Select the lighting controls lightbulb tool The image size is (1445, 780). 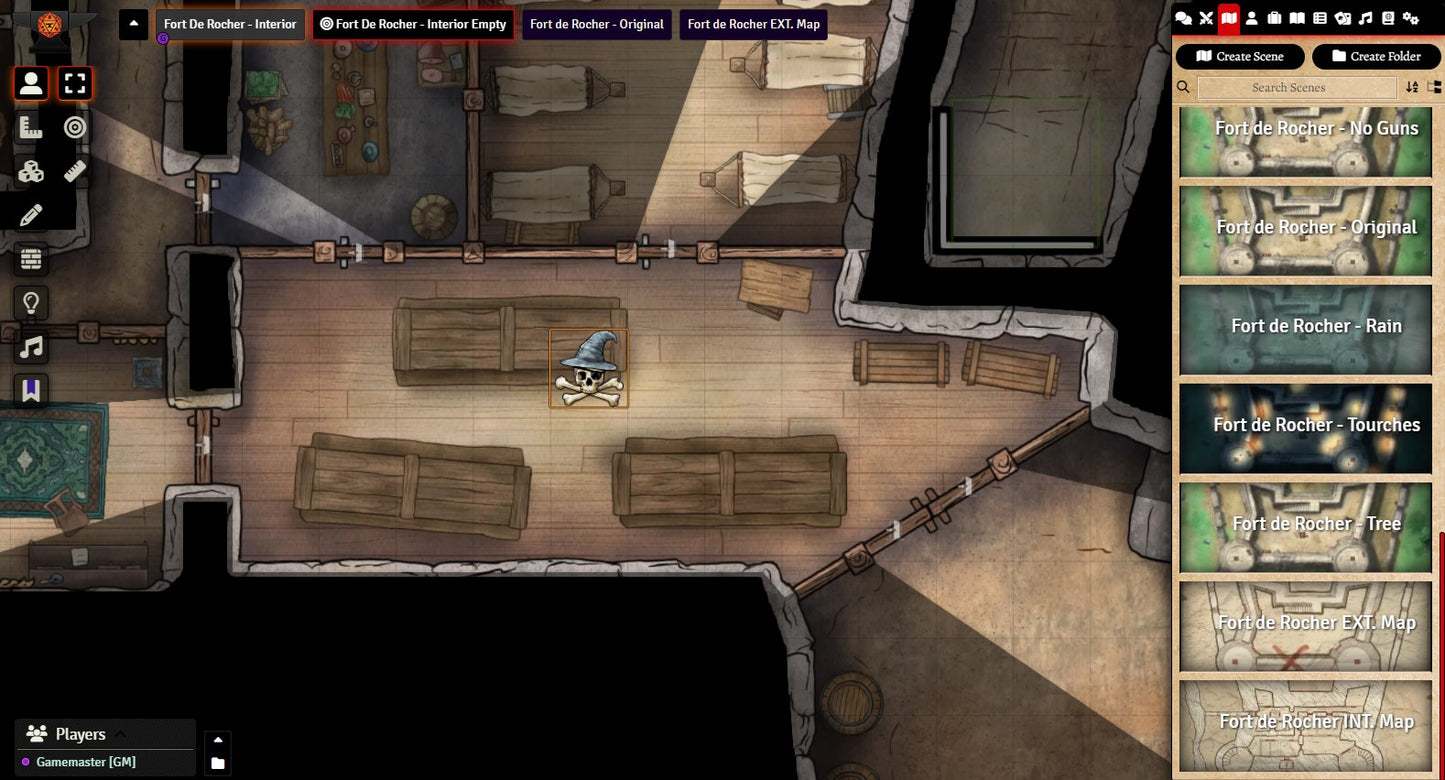31,303
